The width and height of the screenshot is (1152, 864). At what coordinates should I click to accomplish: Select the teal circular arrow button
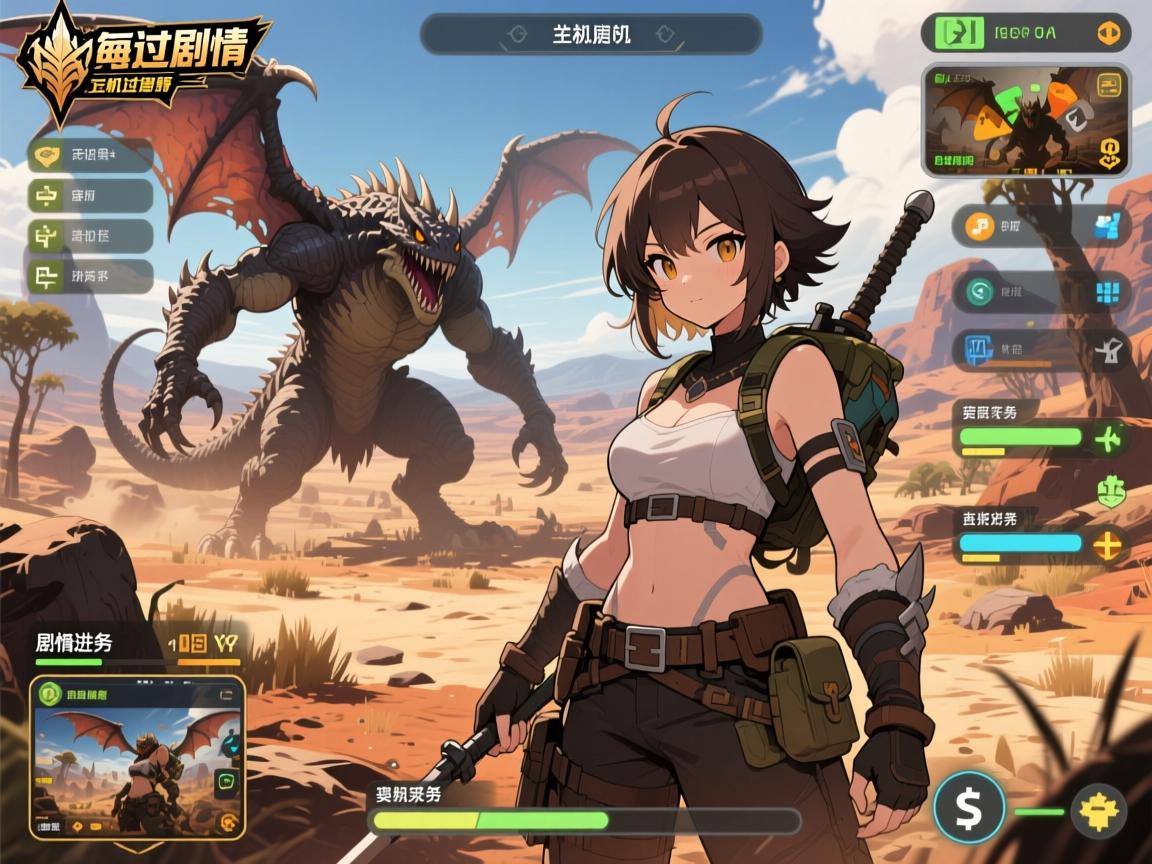pos(974,292)
